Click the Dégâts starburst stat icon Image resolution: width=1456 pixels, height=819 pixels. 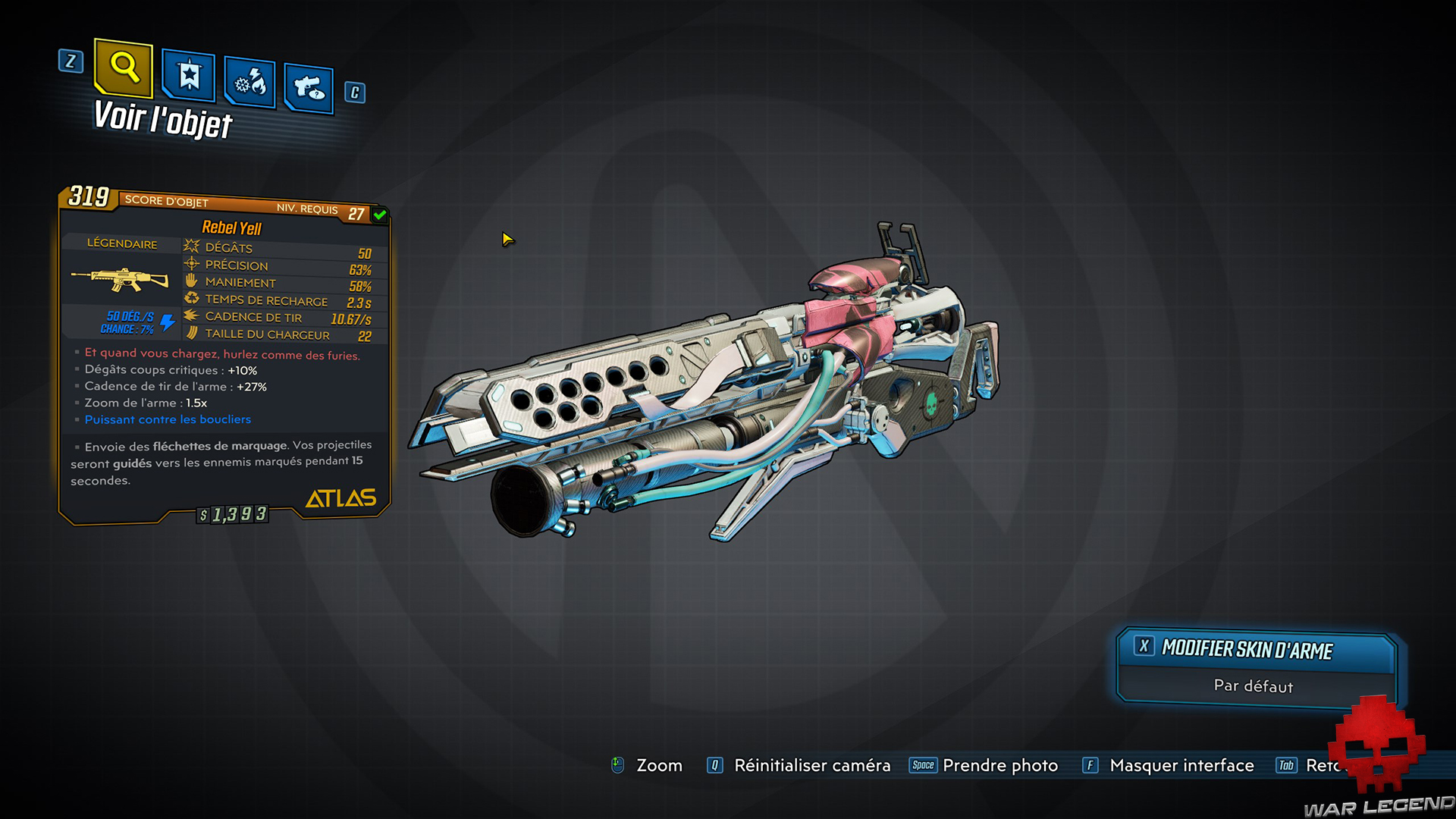point(190,246)
